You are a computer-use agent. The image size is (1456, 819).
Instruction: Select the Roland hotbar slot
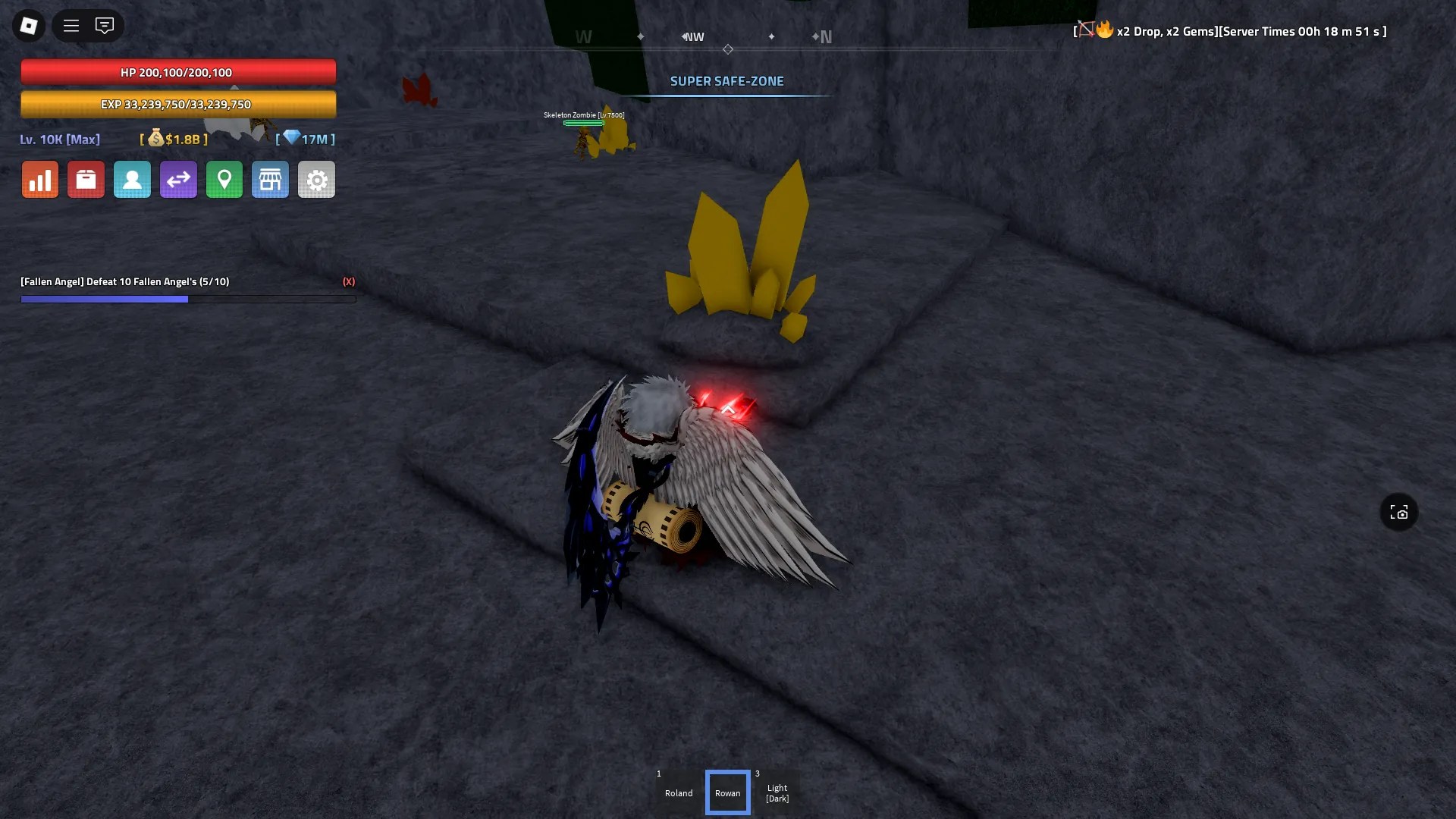(x=678, y=792)
